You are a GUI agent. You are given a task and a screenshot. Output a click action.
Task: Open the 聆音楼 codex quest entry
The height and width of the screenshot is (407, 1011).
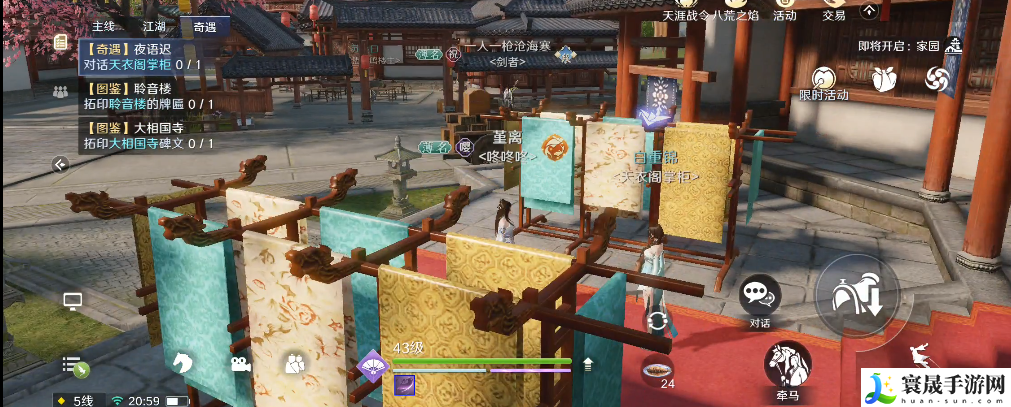(147, 95)
